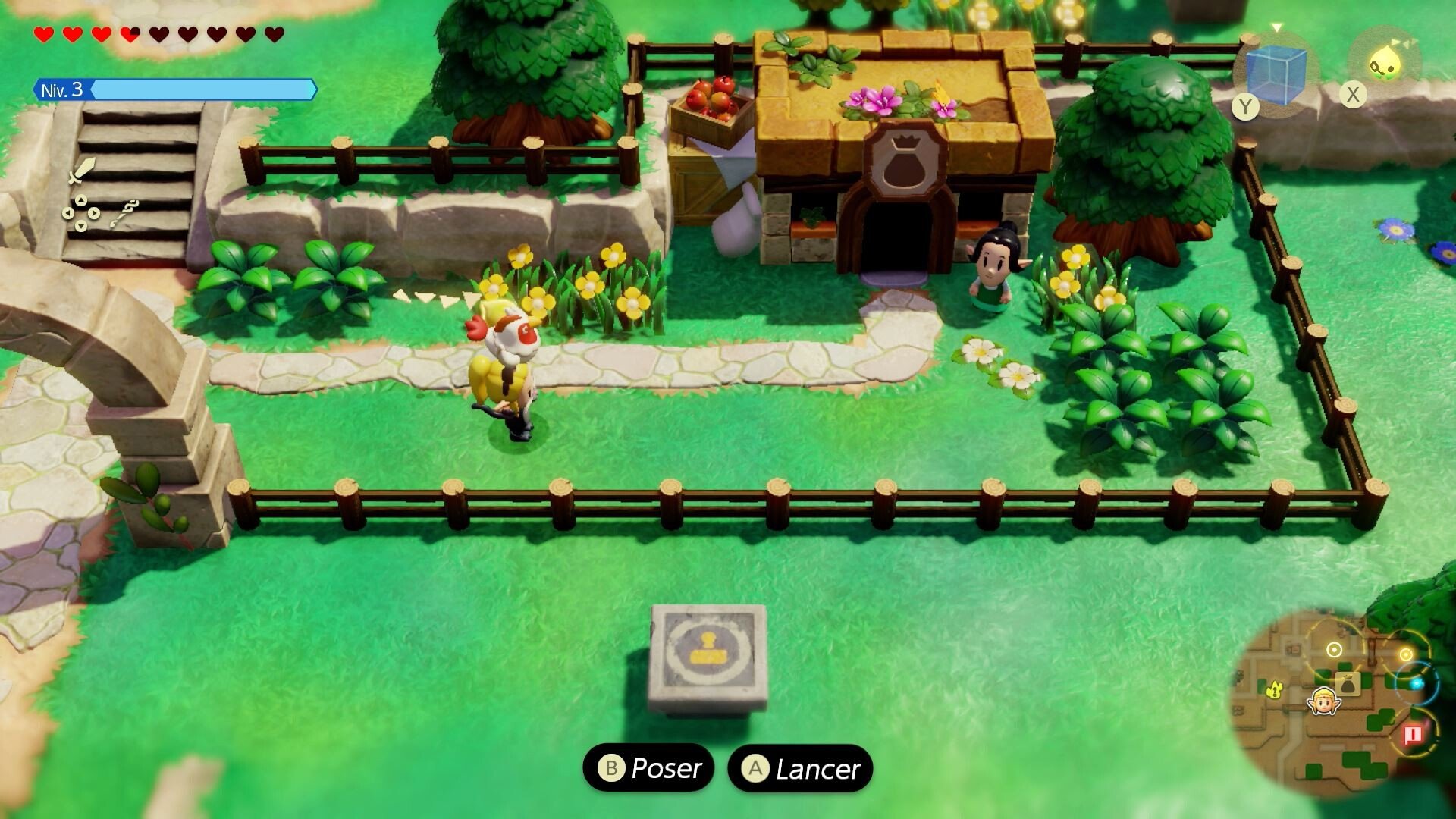Toggle the glowing blue dot on the minimap
This screenshot has width=1456, height=819.
click(1417, 683)
